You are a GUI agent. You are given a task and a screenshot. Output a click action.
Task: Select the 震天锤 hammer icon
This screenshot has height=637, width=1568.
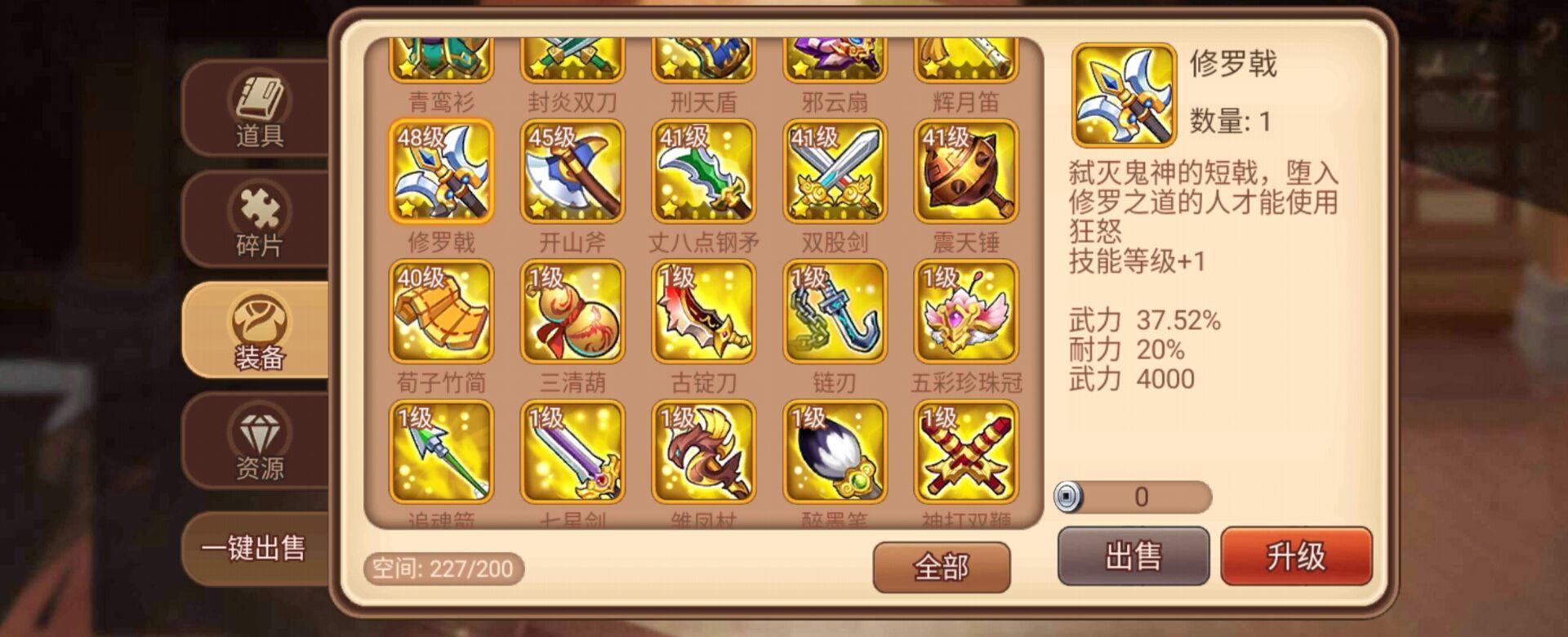[964, 169]
